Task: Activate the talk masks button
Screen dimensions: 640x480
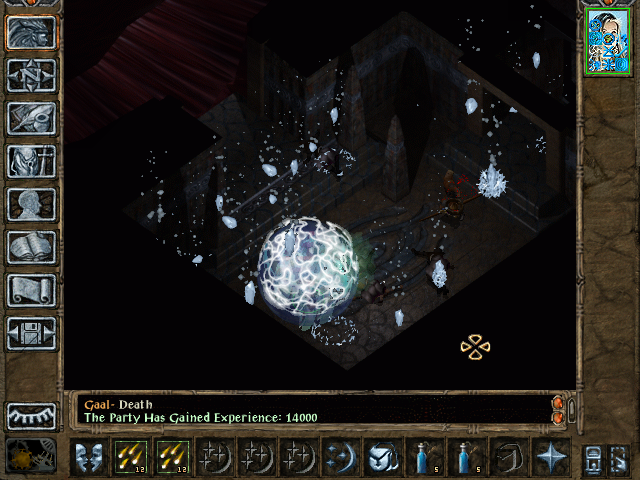Action: pyautogui.click(x=88, y=457)
